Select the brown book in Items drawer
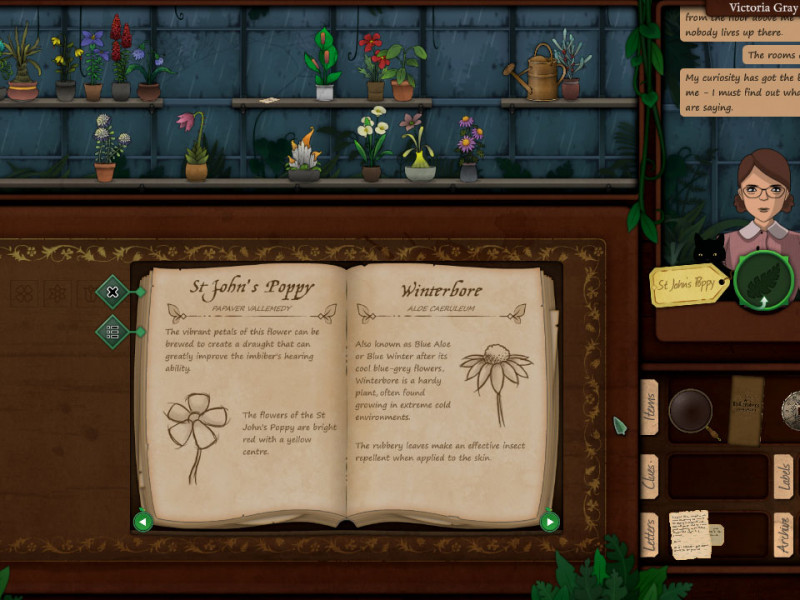Screen dimensions: 800x600 tap(745, 410)
